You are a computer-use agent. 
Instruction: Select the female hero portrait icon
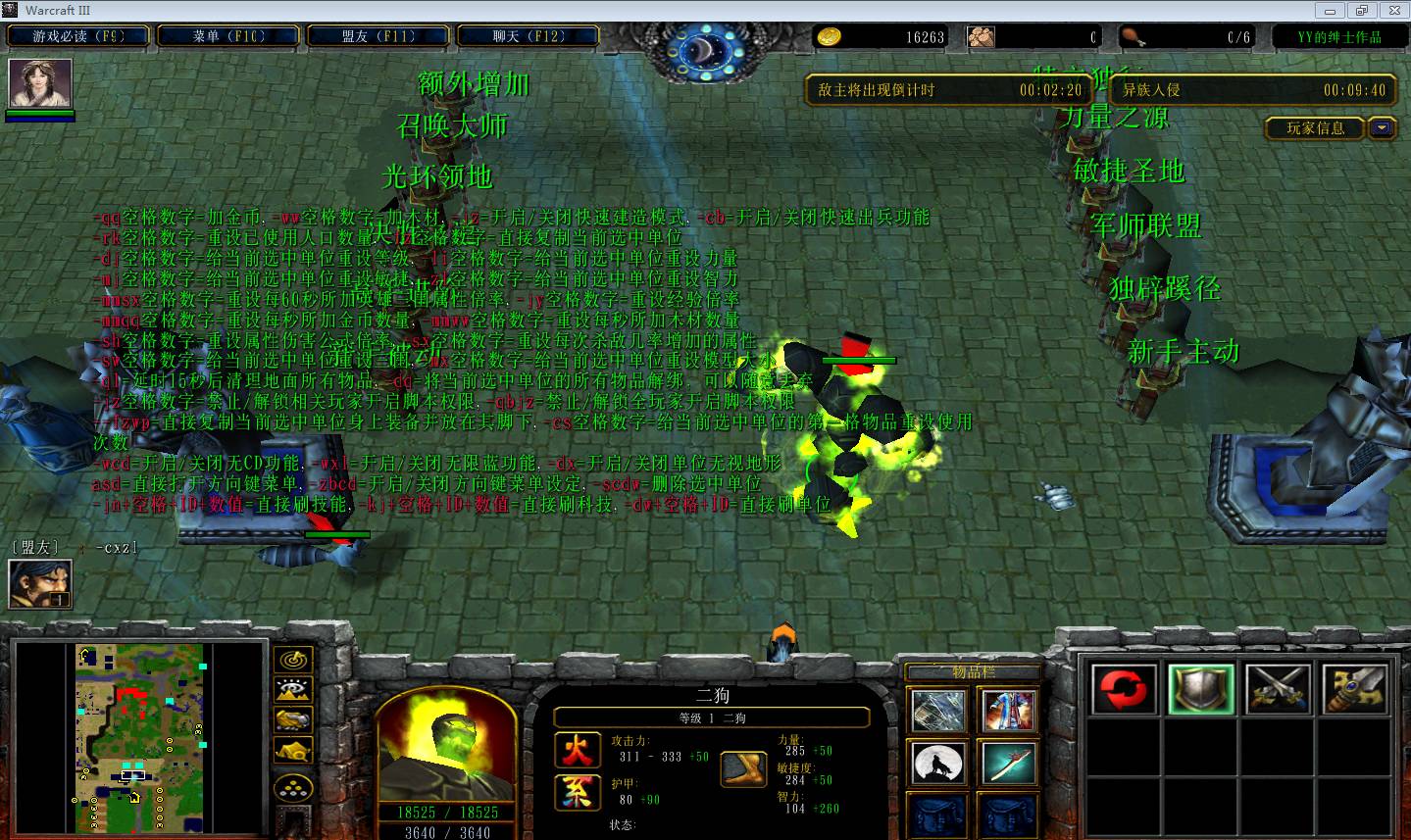coord(40,83)
